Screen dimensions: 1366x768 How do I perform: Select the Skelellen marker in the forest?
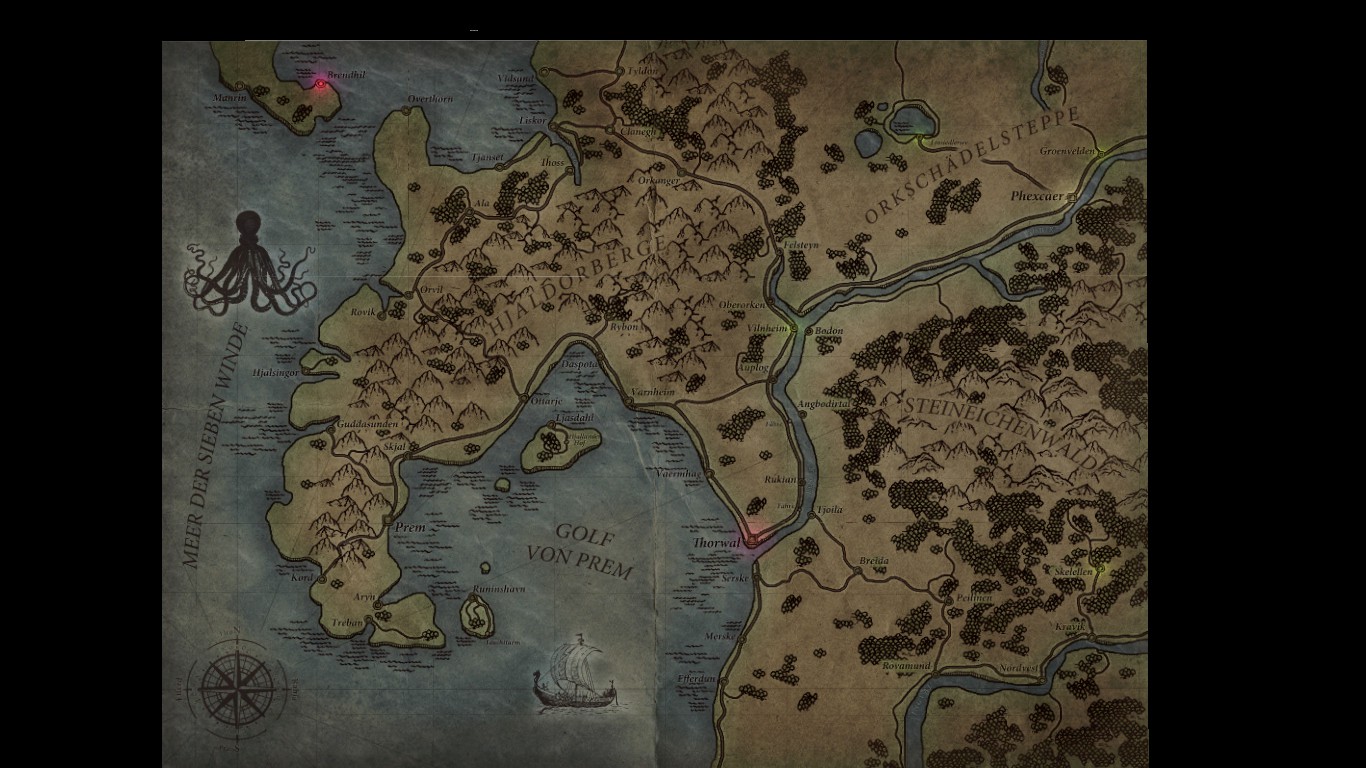[1101, 570]
